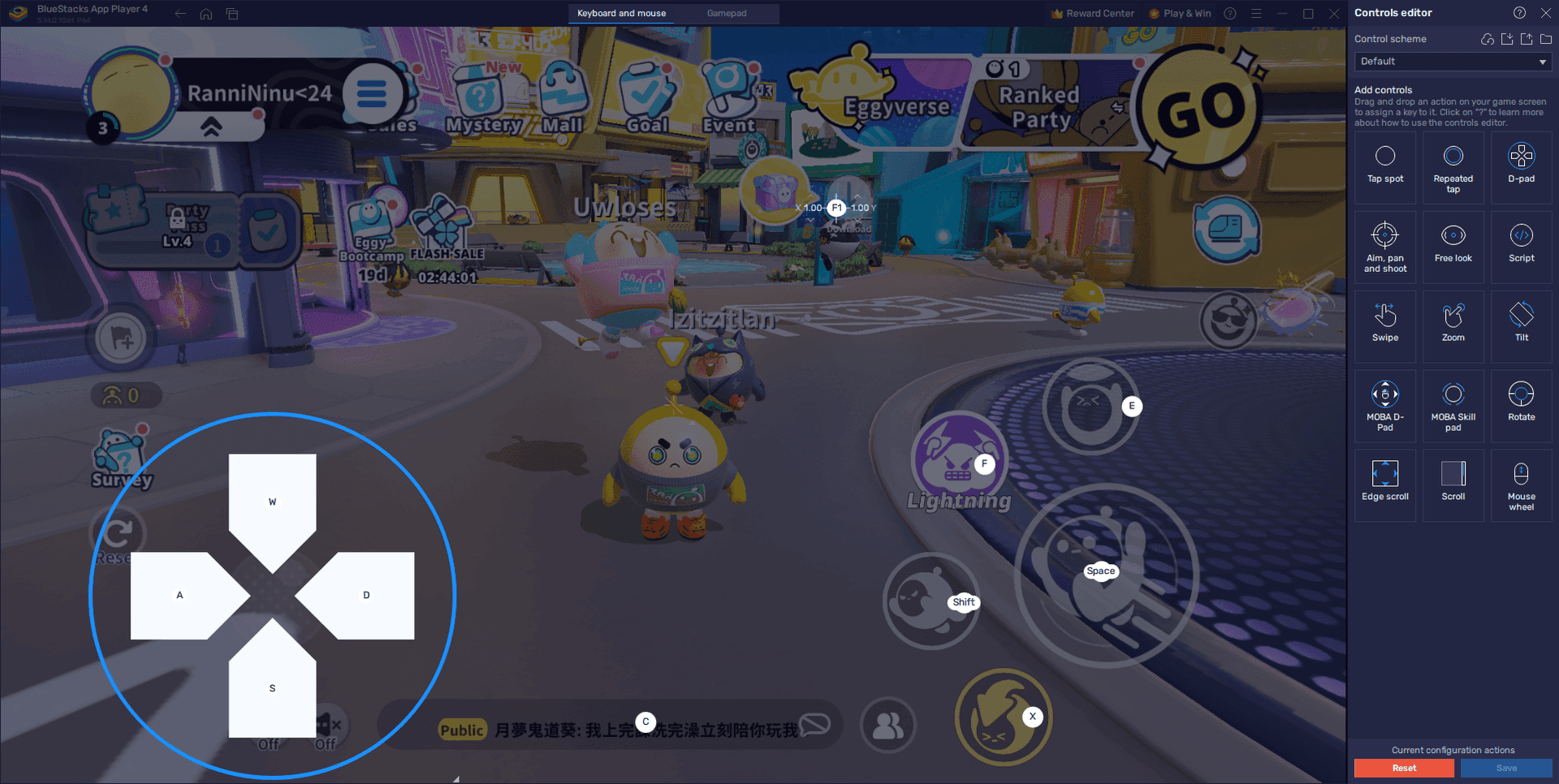This screenshot has height=784, width=1559.
Task: Select the Aim, pan and shoot control
Action: (x=1384, y=246)
